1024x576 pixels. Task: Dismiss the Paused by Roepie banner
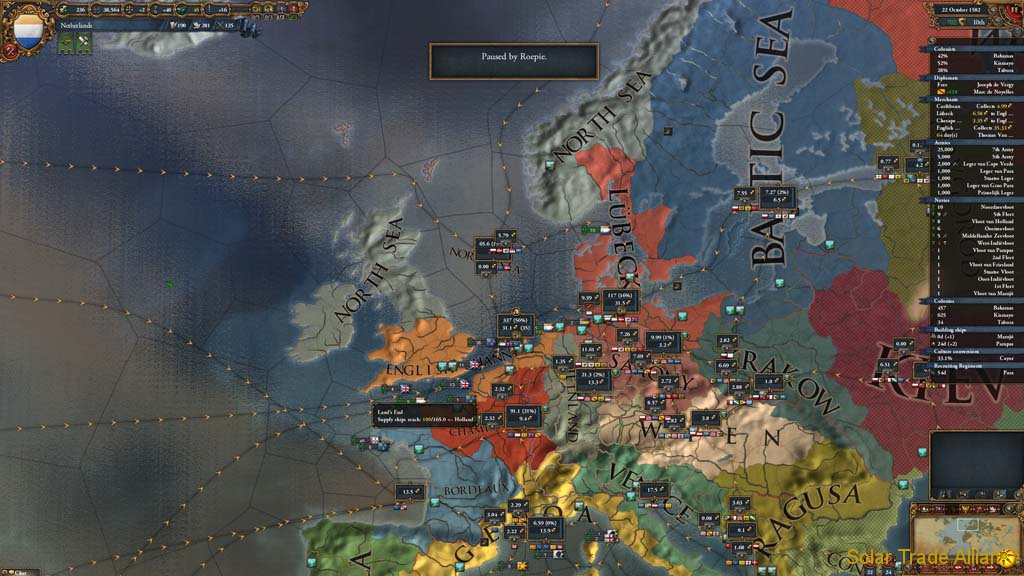[514, 60]
